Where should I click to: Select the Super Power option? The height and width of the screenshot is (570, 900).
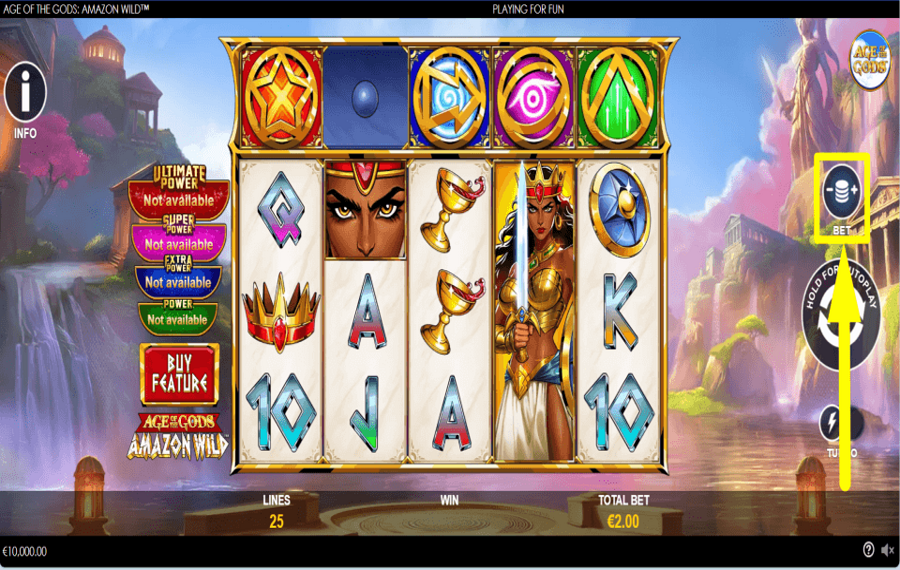pyautogui.click(x=179, y=243)
